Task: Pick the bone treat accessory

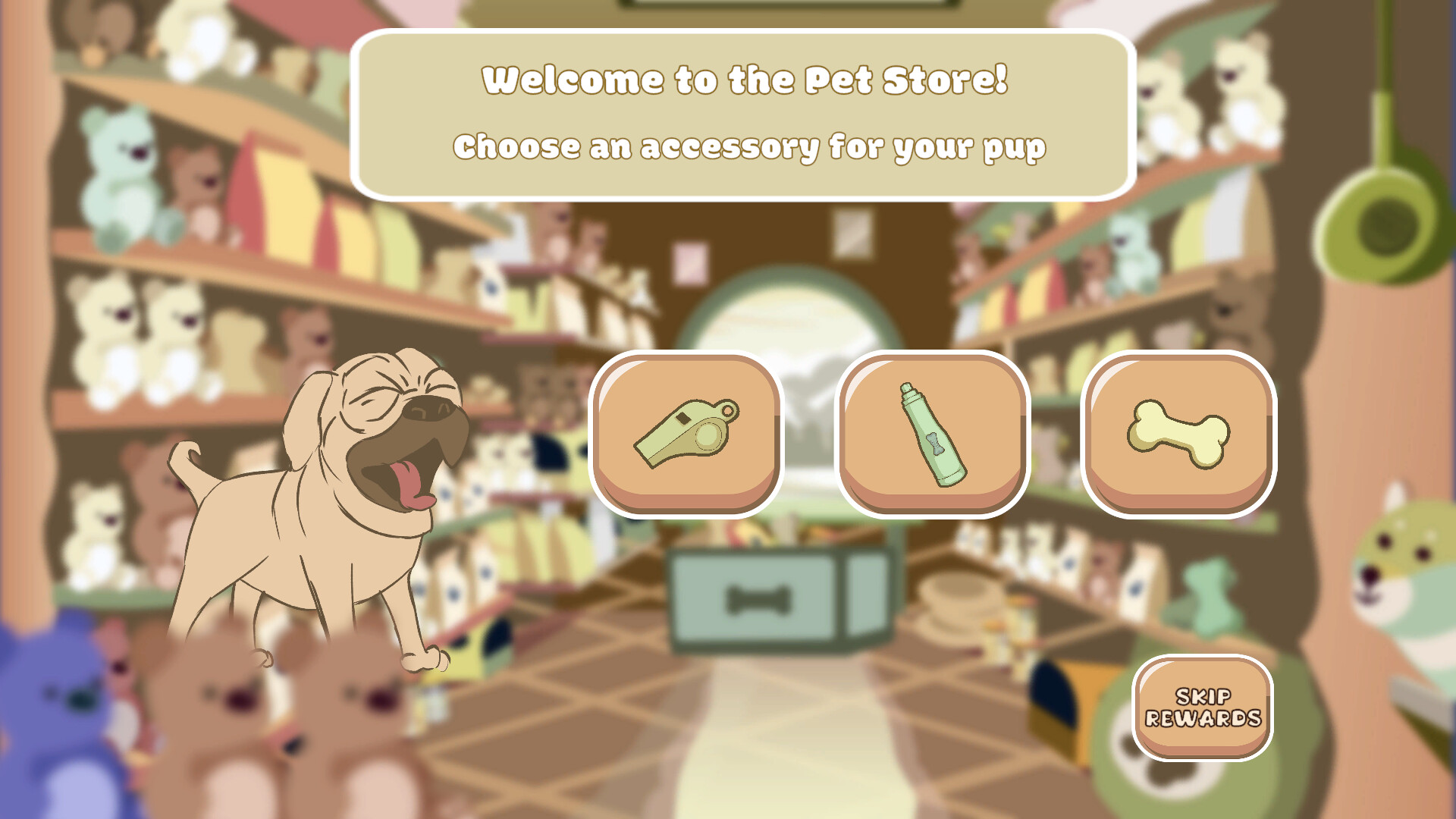Action: (1178, 434)
